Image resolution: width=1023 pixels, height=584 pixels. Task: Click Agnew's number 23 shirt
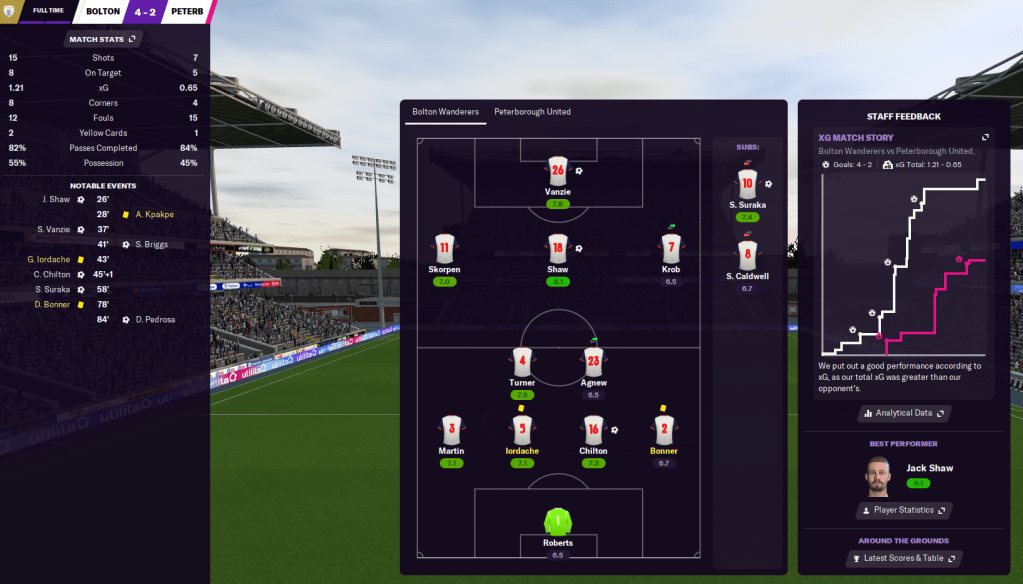click(x=593, y=362)
